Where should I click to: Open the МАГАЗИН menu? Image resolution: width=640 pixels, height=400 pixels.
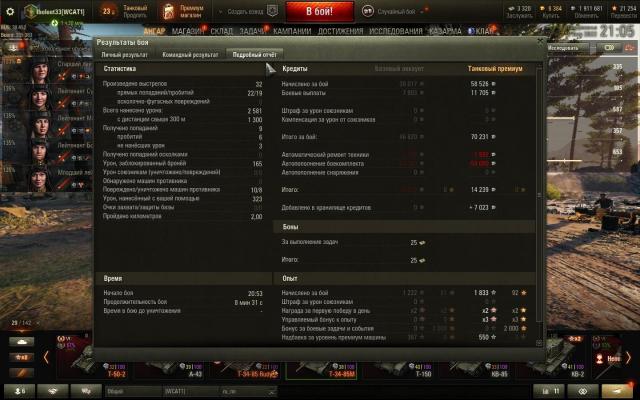tap(186, 31)
